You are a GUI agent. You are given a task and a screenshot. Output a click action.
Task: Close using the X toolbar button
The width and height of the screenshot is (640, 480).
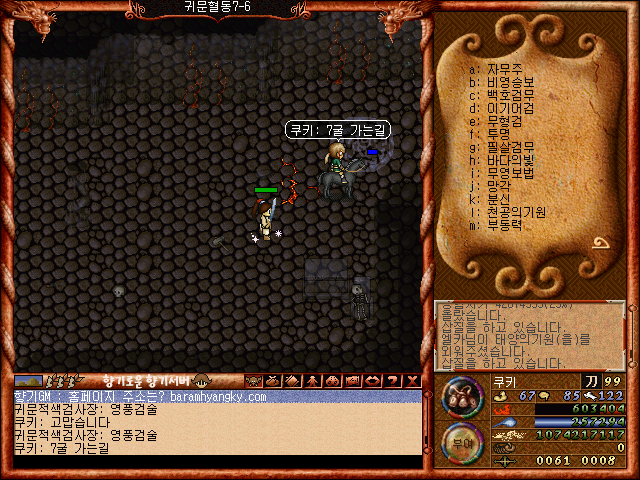(x=412, y=381)
